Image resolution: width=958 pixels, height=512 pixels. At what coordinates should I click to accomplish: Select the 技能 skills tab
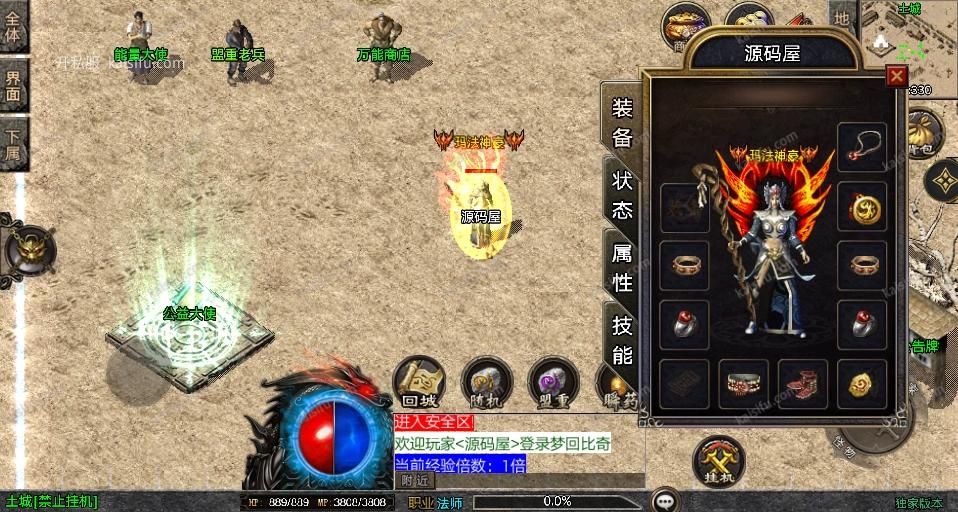[622, 340]
